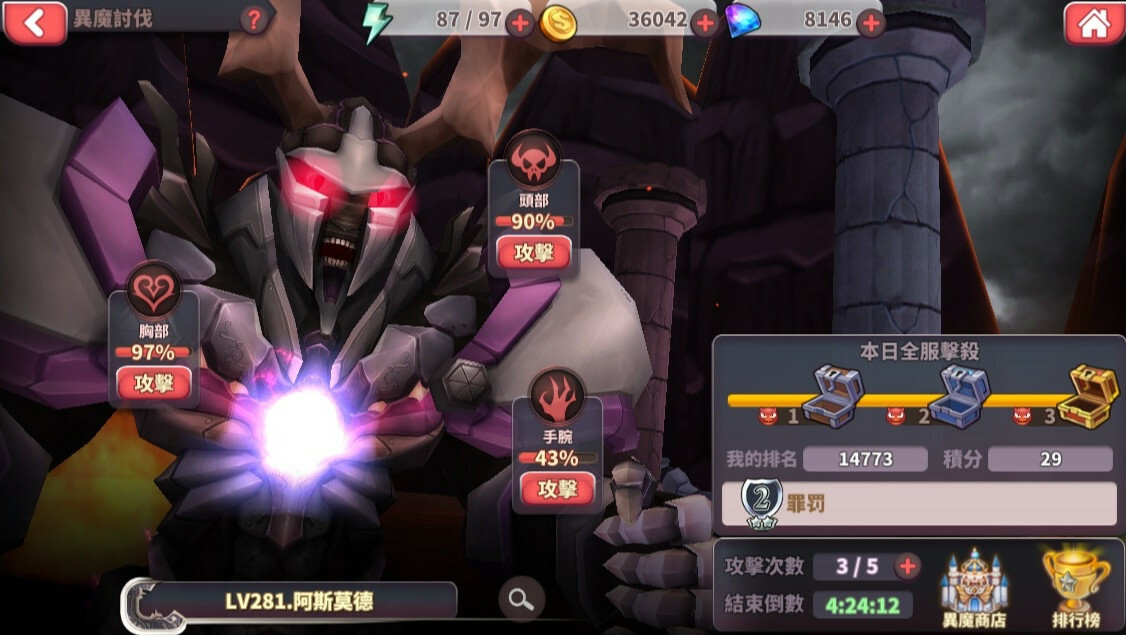Viewport: 1126px width, 635px height.
Task: Return to home via house button
Action: 1094,23
